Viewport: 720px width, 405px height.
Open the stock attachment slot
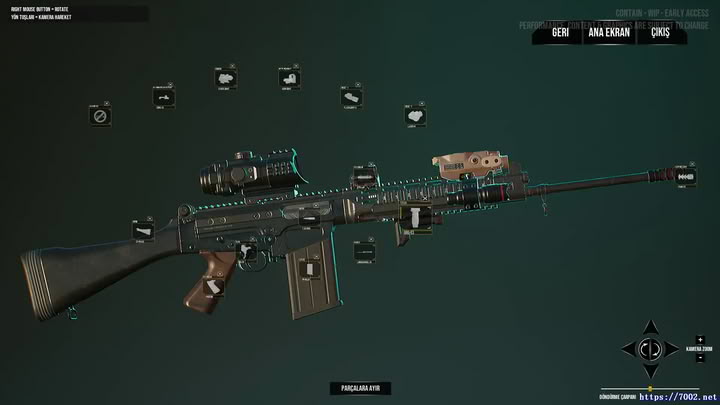[x=142, y=231]
